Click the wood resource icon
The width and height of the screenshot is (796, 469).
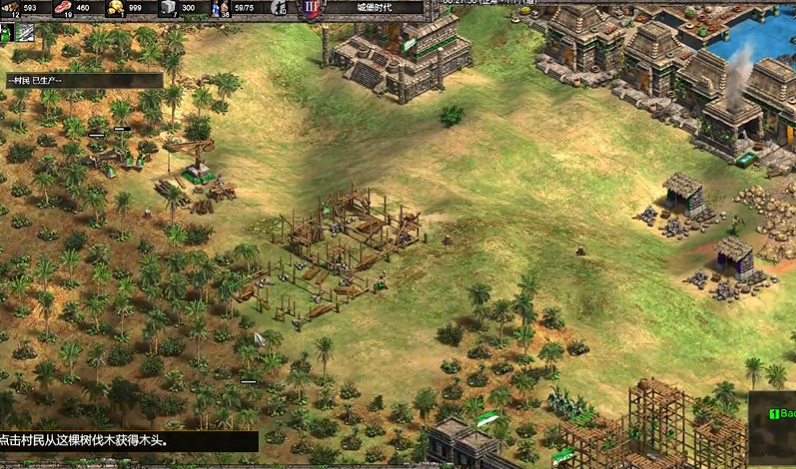[x=11, y=8]
